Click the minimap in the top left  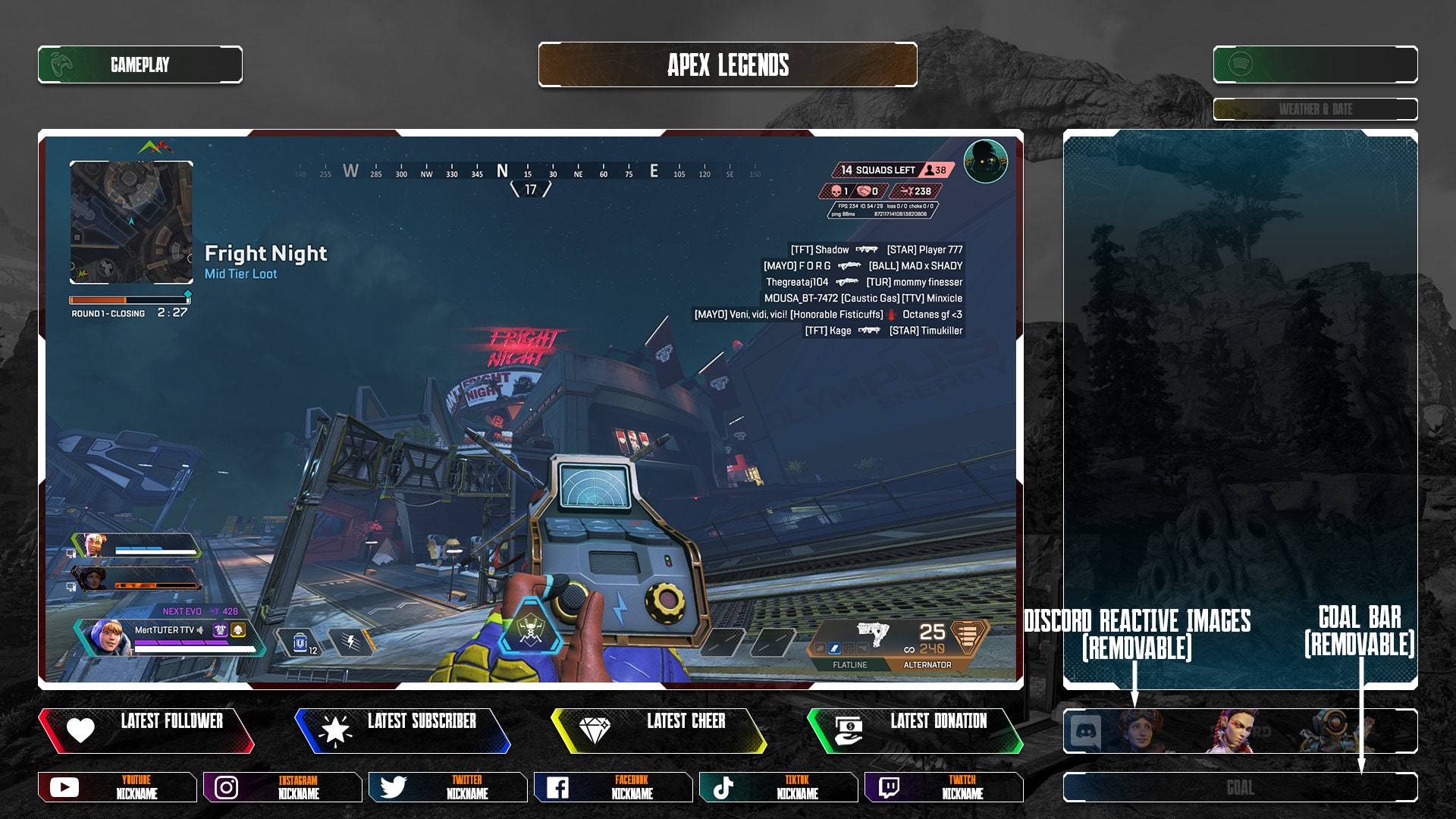point(130,221)
